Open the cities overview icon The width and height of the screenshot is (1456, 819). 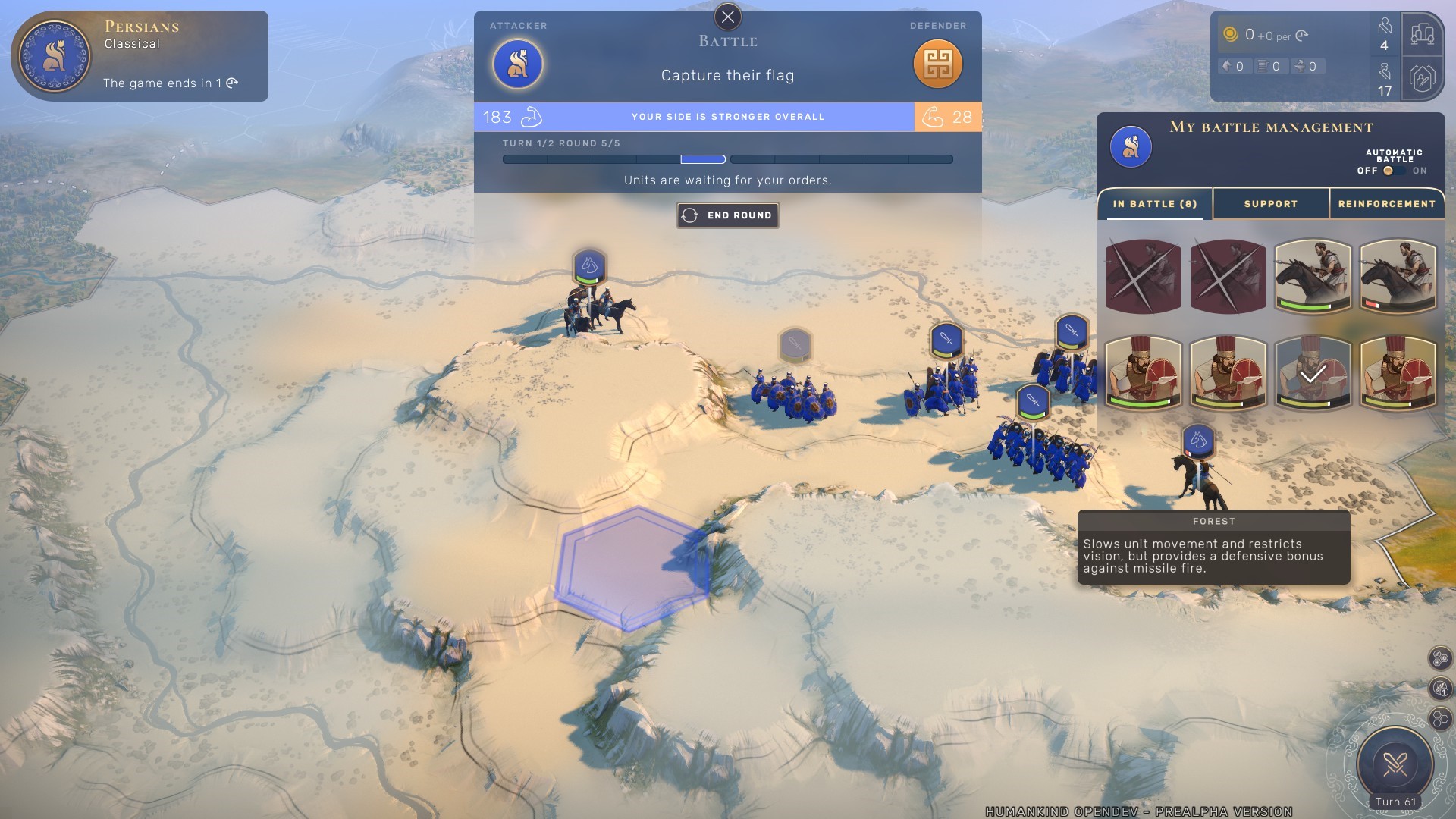(x=1422, y=34)
